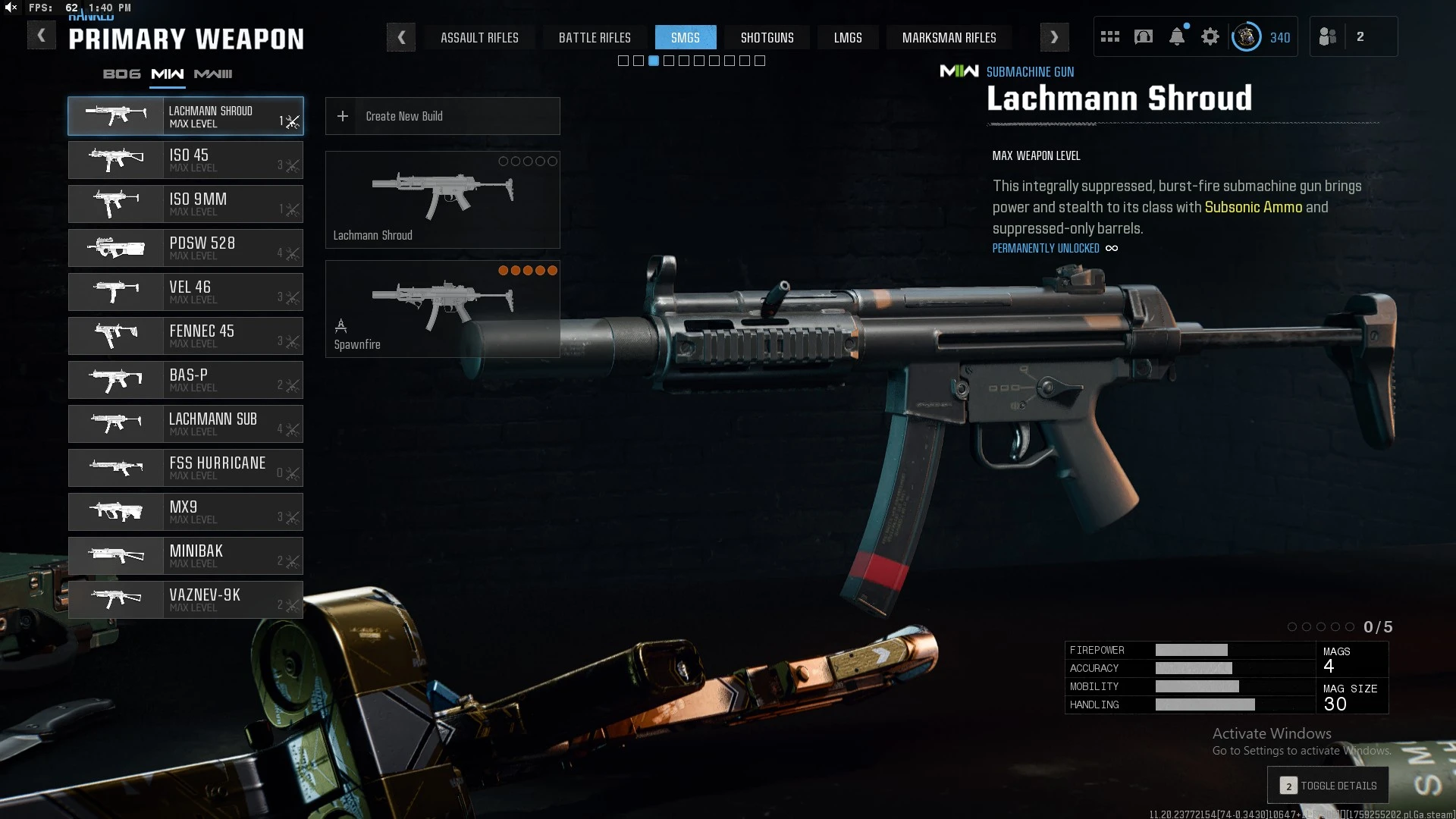This screenshot has height=819, width=1456.
Task: Select the default Lachmann Shroud build
Action: [442, 199]
